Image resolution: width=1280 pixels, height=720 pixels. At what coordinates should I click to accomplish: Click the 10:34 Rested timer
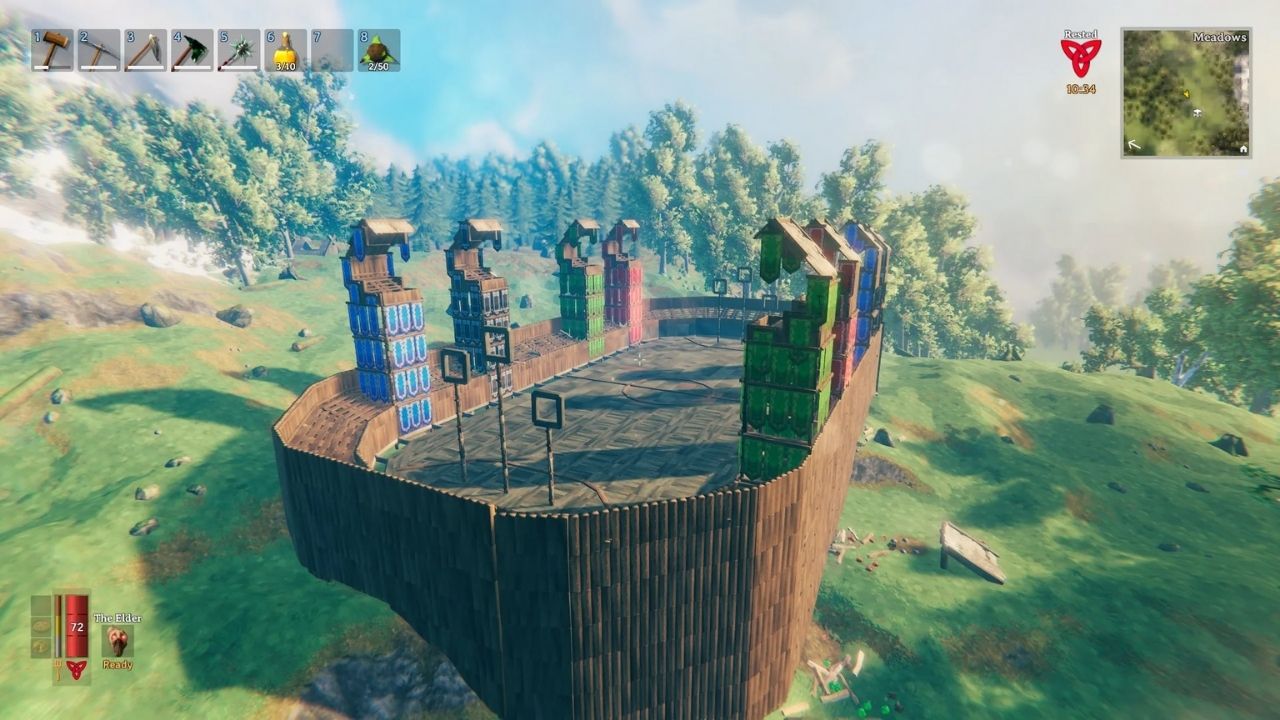(1081, 88)
